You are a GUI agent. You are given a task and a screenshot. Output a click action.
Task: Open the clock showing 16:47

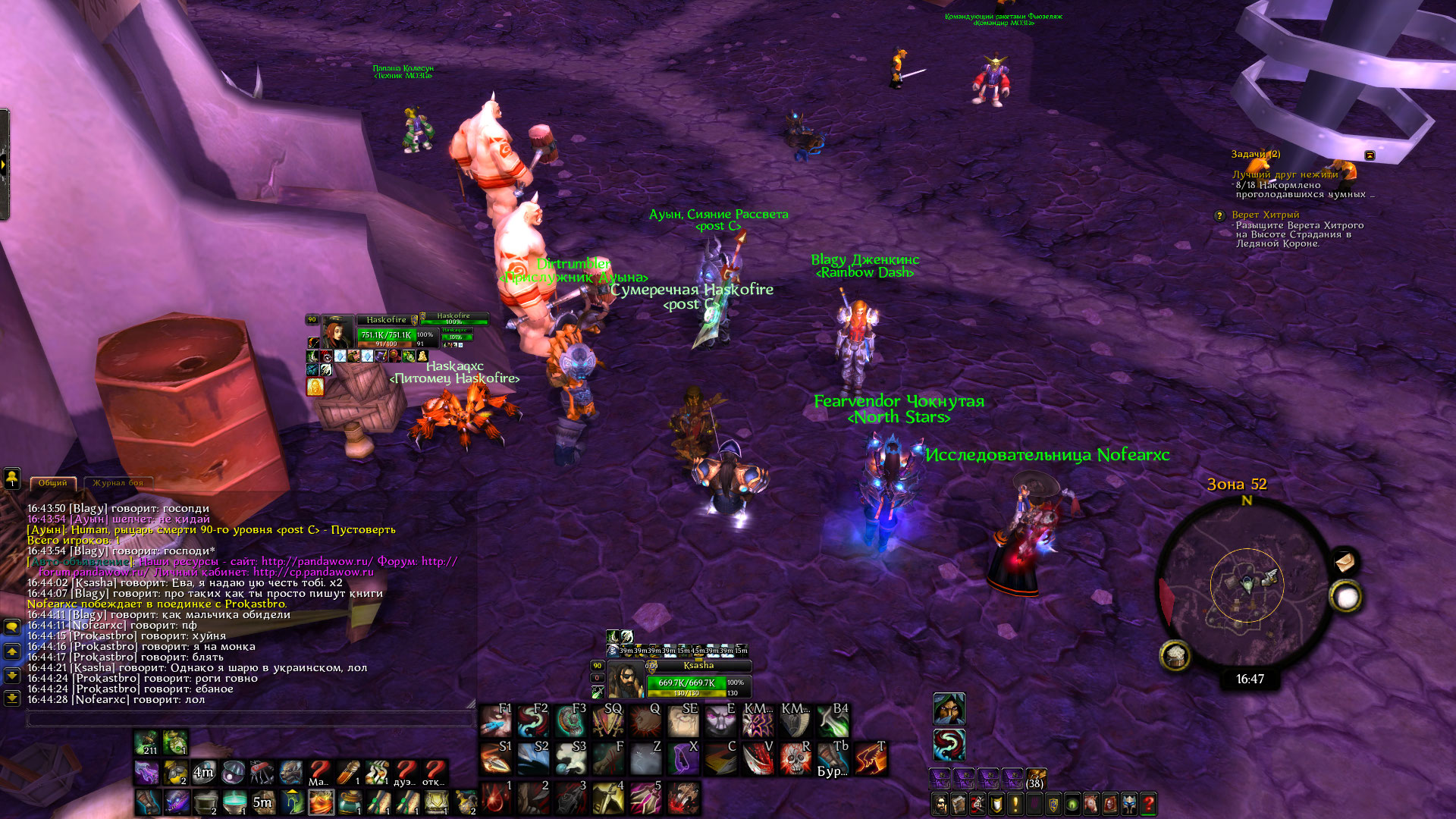[1250, 679]
